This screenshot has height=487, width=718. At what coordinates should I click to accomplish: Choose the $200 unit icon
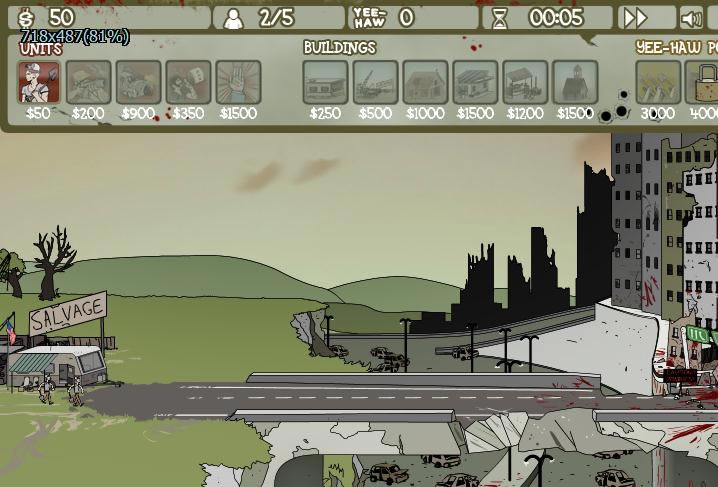(x=88, y=82)
